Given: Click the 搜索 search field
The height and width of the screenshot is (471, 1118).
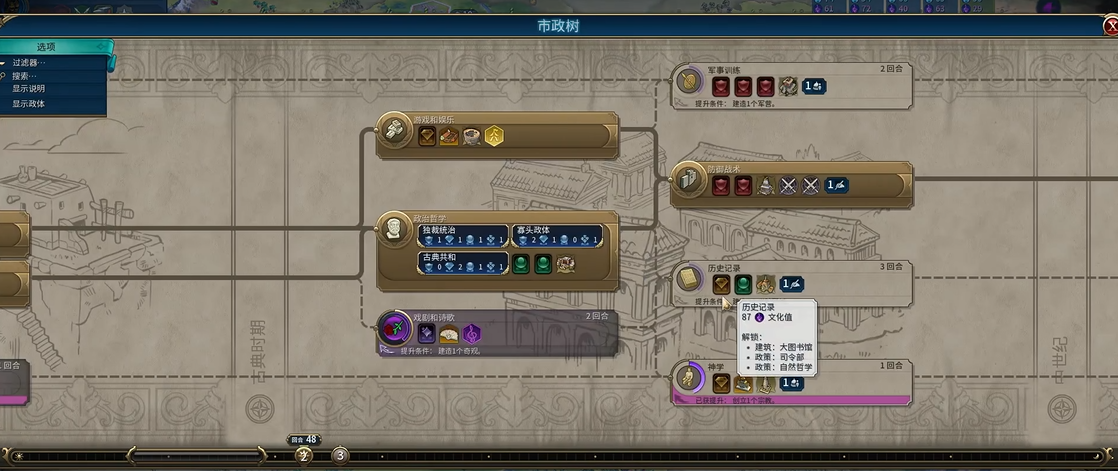Looking at the screenshot, I should point(26,76).
